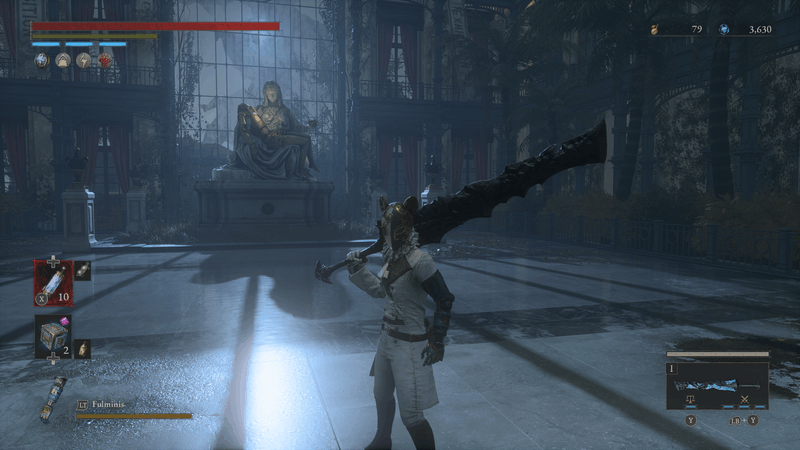
Task: Select the cube item slot
Action: (53, 335)
